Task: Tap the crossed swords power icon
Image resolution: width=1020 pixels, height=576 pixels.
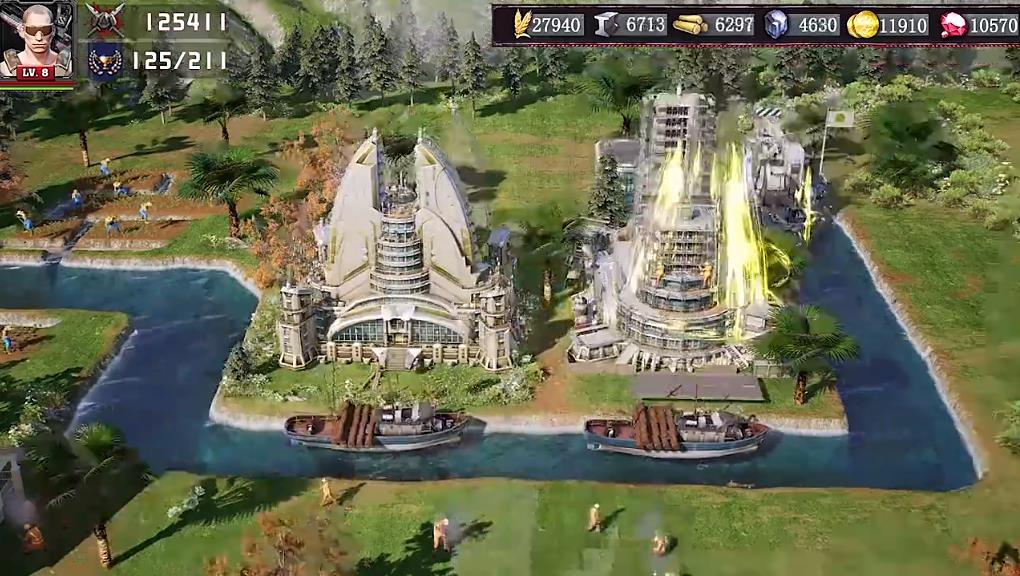Action: [105, 20]
